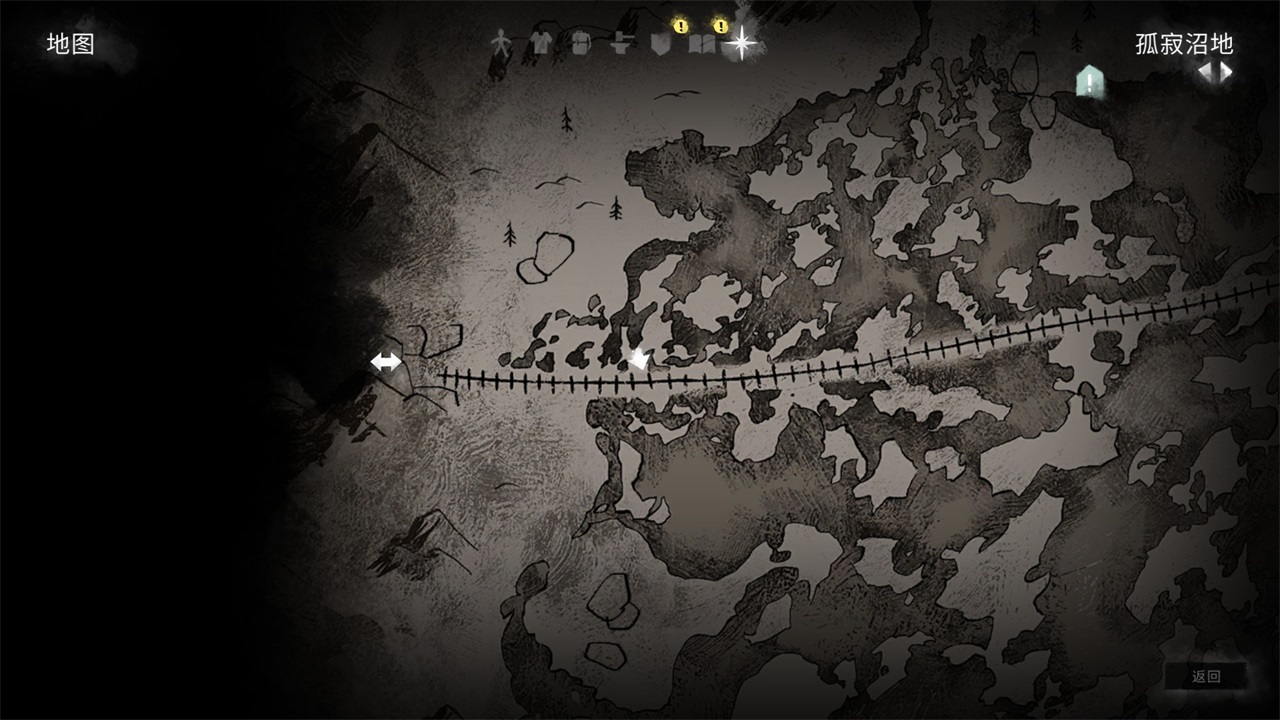Click the pale blue exclamation map marker

pos(1089,81)
